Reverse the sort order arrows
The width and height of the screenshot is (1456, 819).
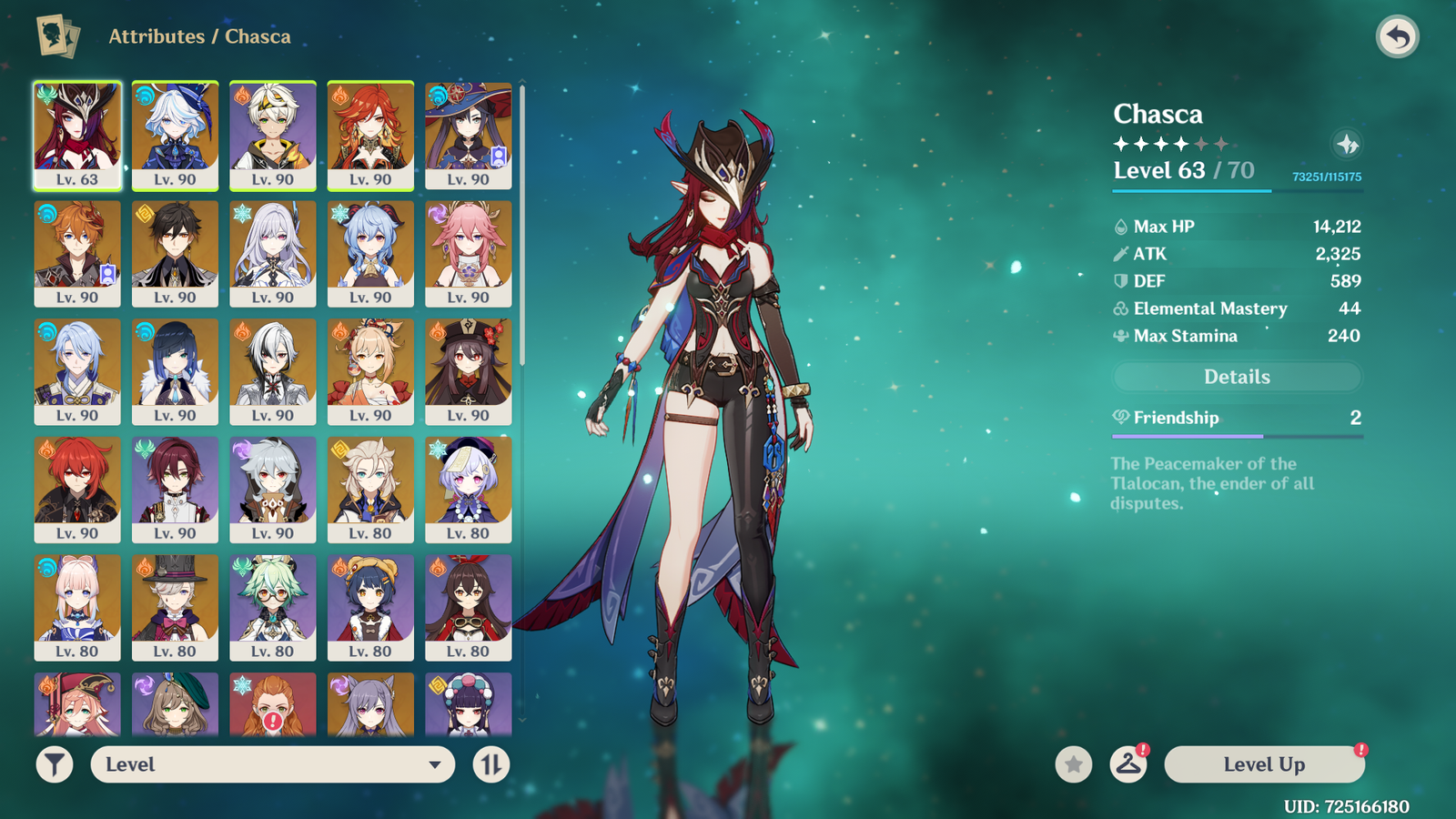tap(491, 764)
